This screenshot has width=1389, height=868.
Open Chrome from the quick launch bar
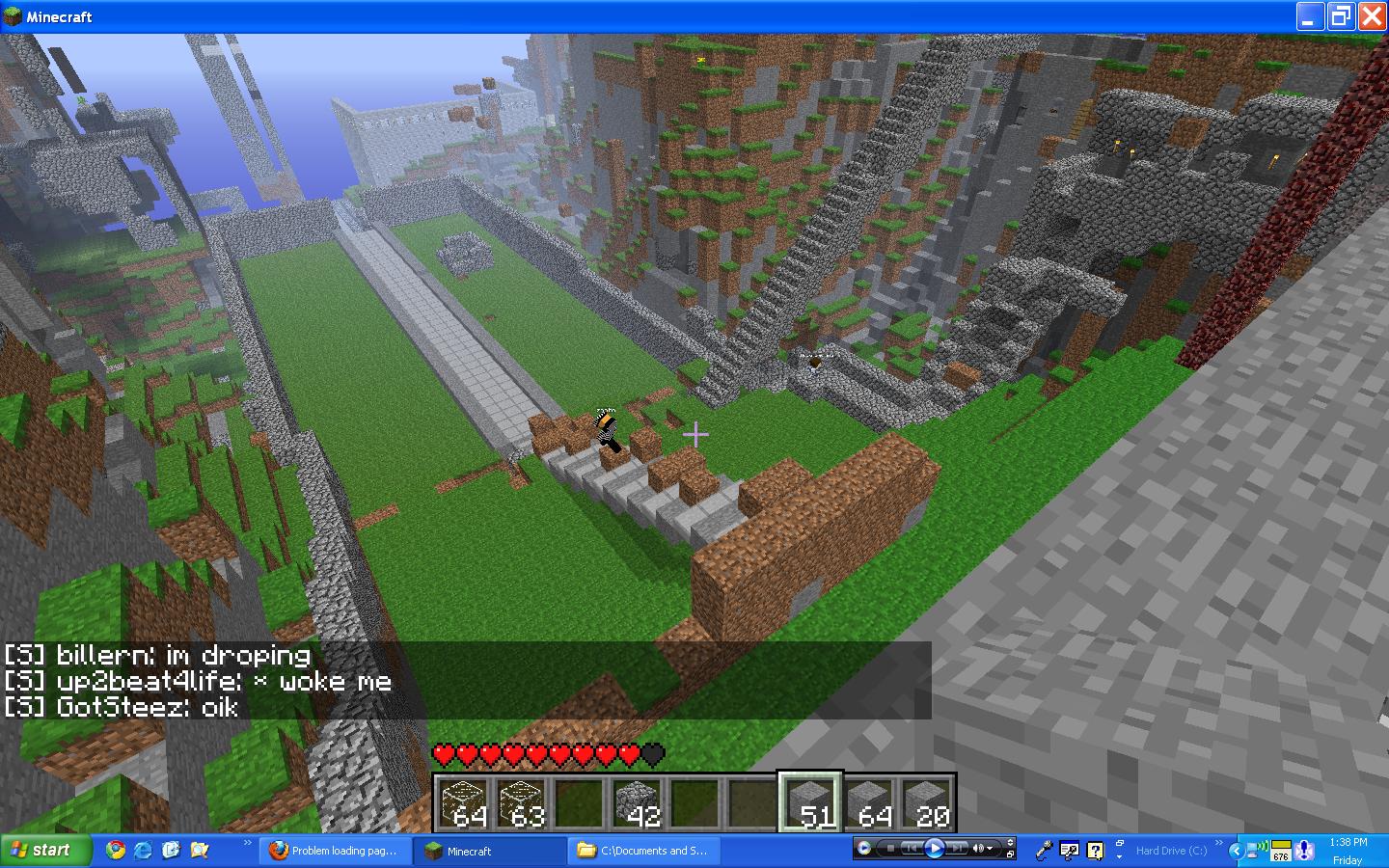coord(115,851)
